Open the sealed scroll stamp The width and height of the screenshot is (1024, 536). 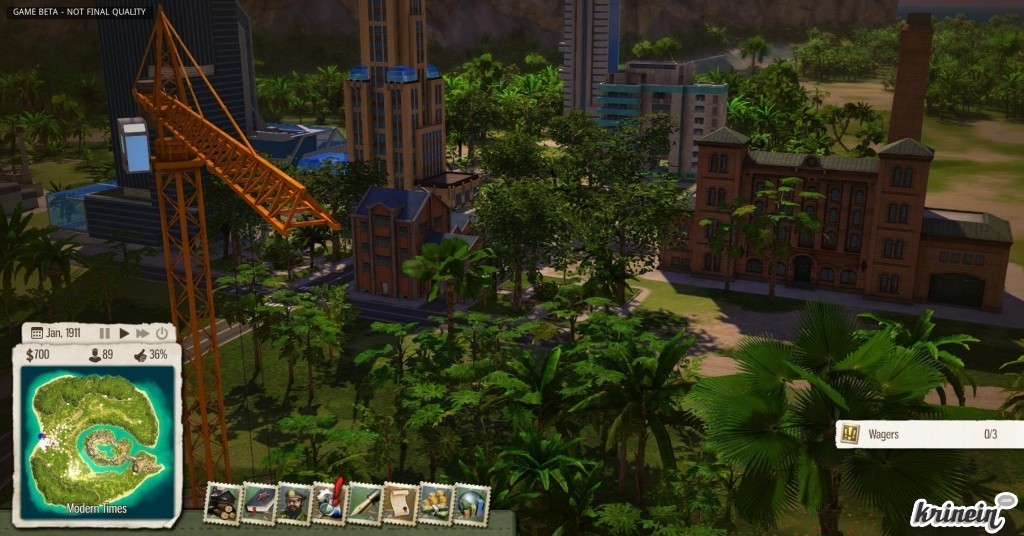click(x=399, y=503)
